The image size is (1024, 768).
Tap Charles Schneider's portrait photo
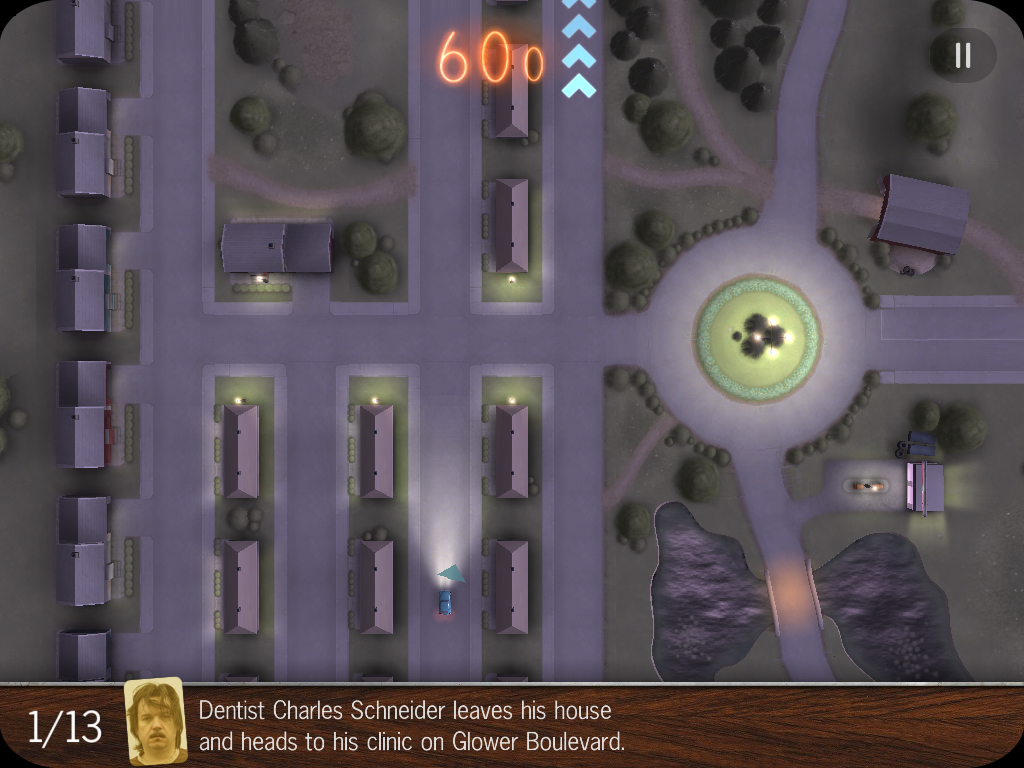click(156, 722)
